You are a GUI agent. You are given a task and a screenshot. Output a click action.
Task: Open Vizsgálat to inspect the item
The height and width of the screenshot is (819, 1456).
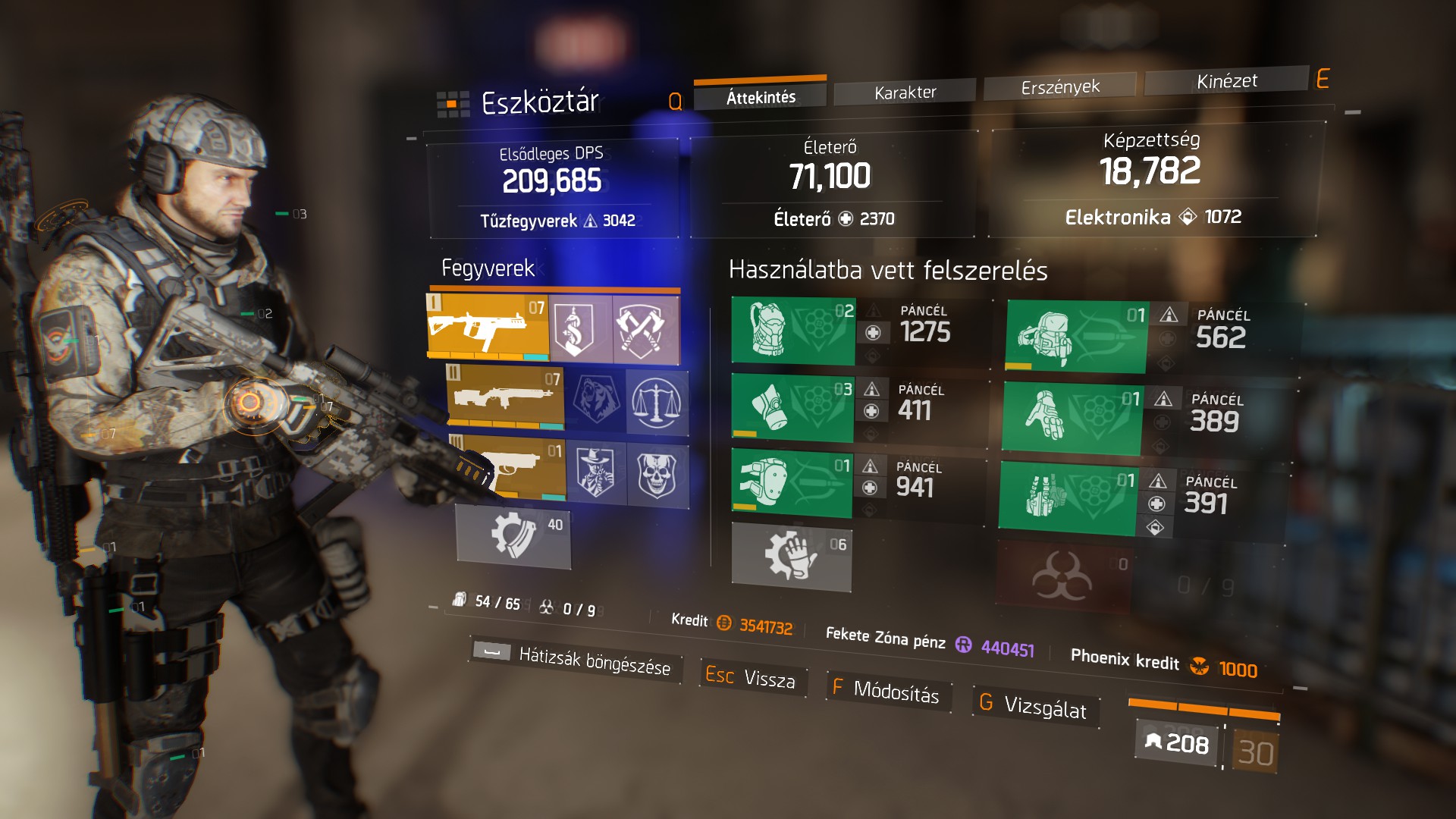point(1035,707)
